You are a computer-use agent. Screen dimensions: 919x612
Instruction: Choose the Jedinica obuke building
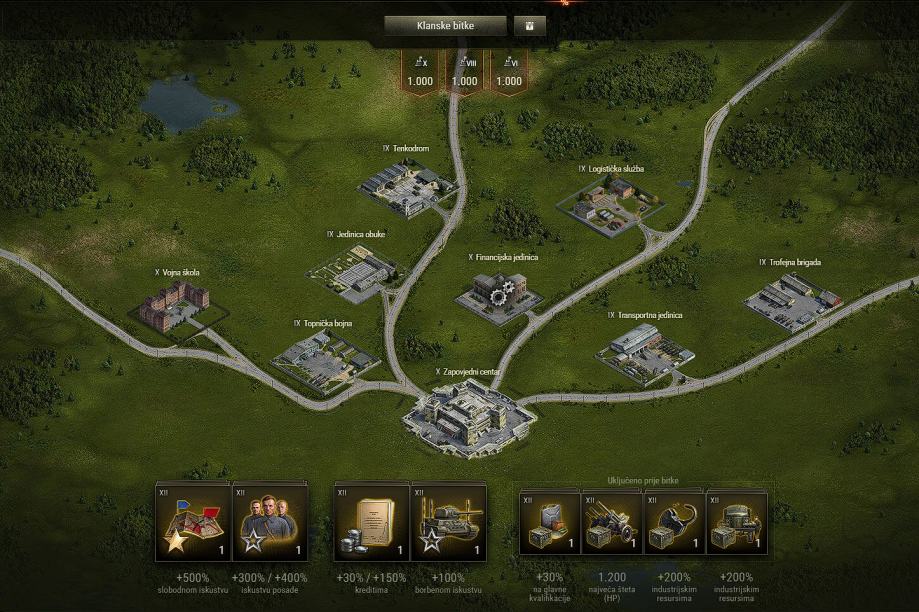click(354, 270)
